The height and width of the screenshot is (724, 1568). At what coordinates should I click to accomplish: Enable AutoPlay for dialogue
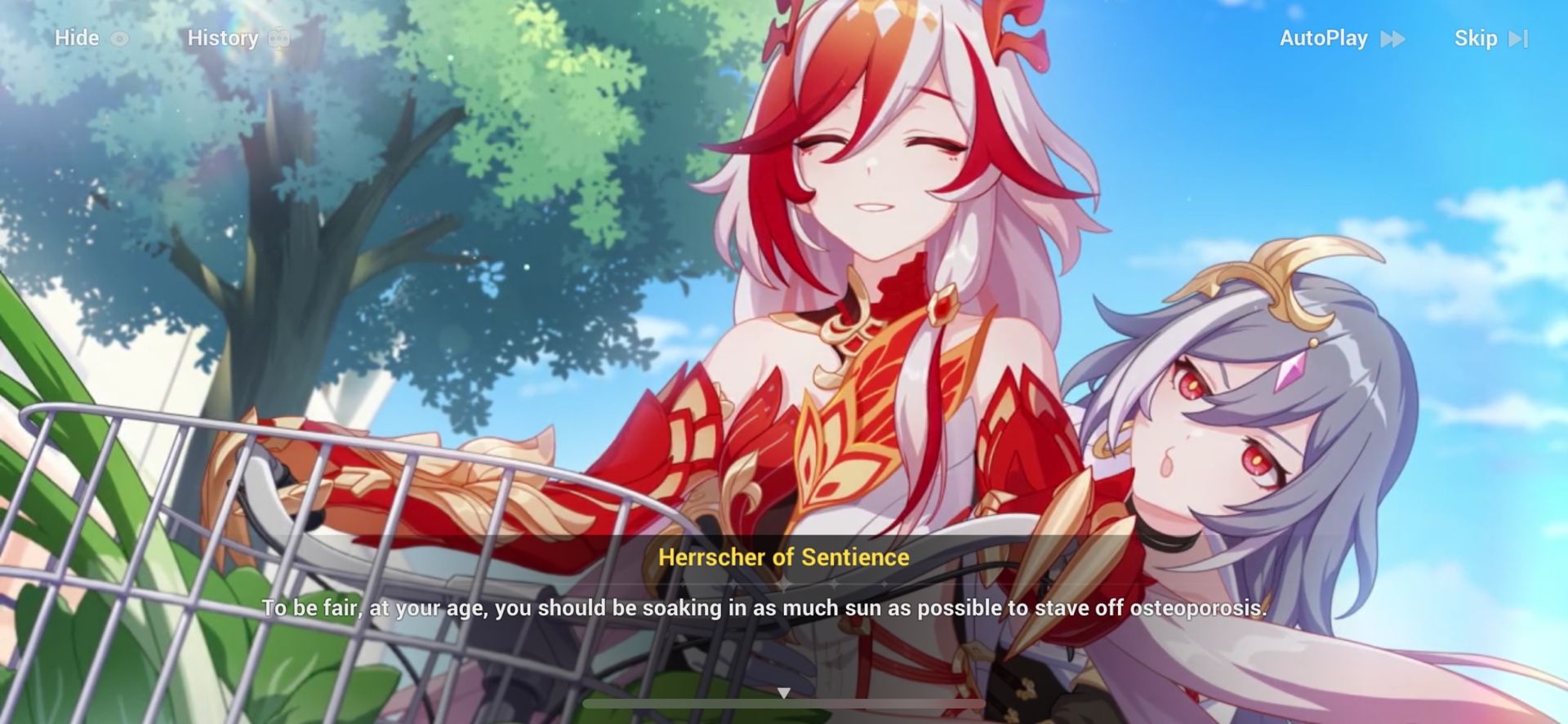coord(1323,38)
